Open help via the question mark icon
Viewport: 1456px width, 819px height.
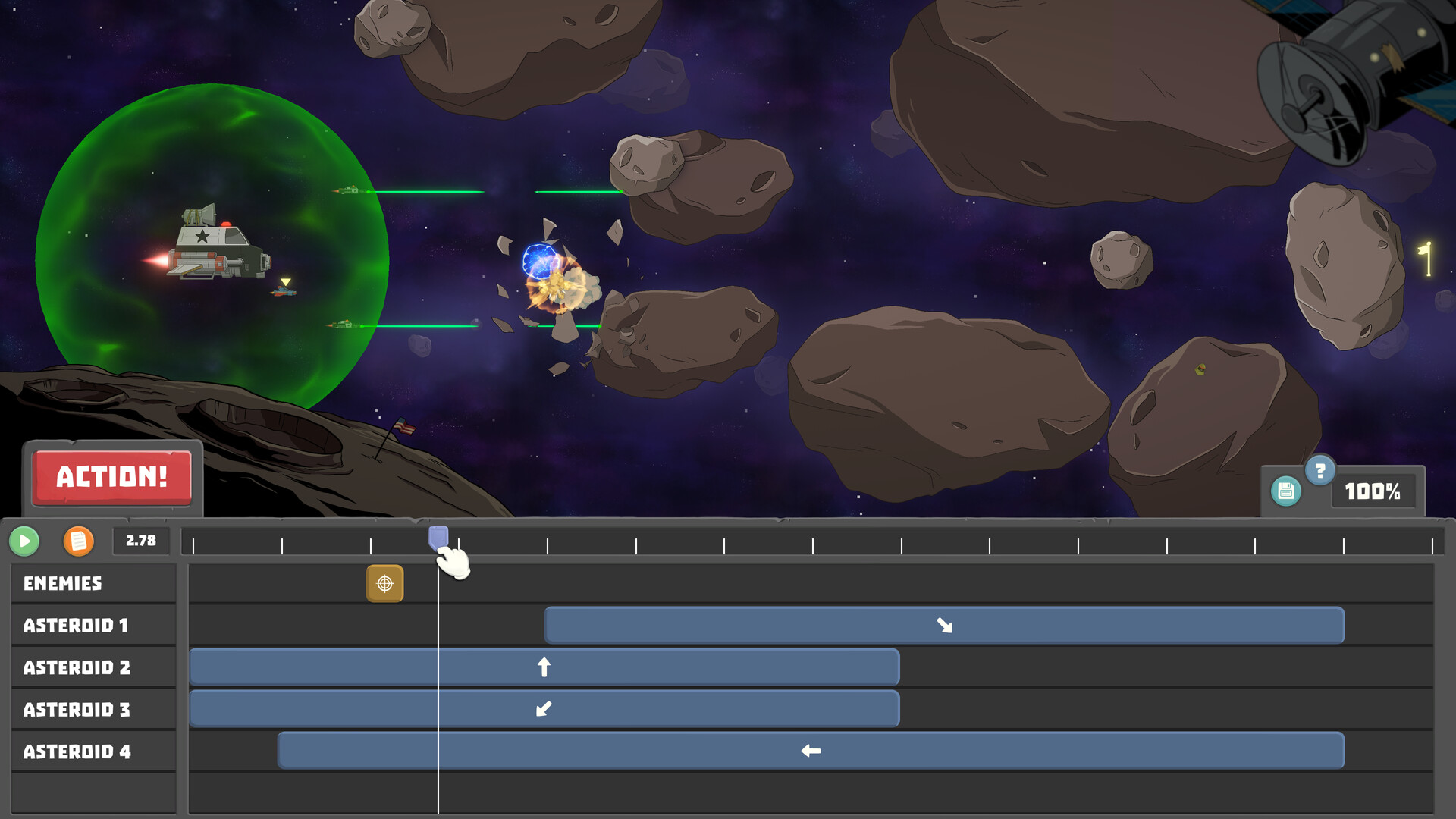pyautogui.click(x=1319, y=472)
